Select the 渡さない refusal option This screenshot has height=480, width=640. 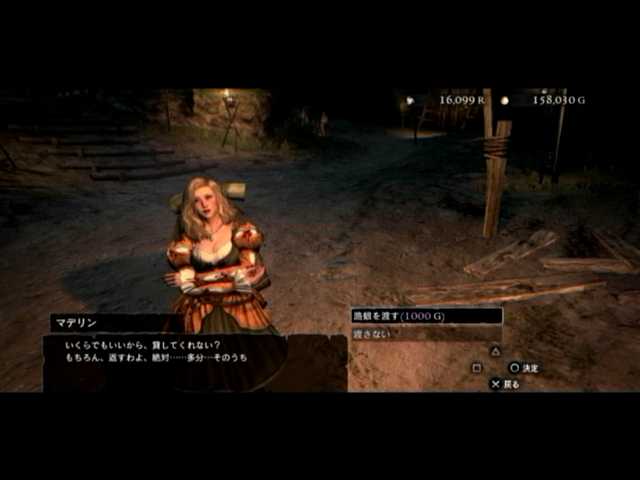click(x=425, y=334)
